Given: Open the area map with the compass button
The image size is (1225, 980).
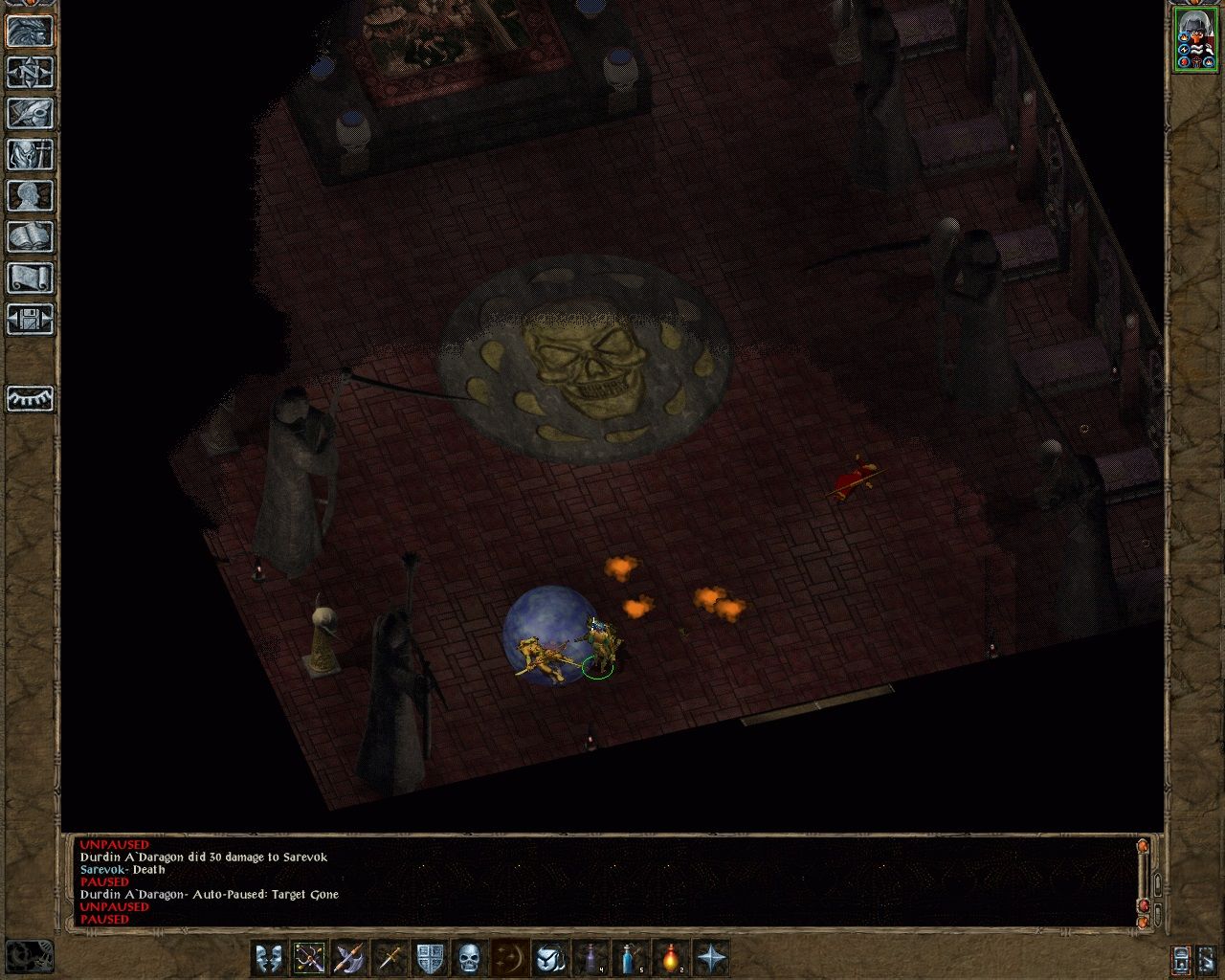Looking at the screenshot, I should [30, 72].
